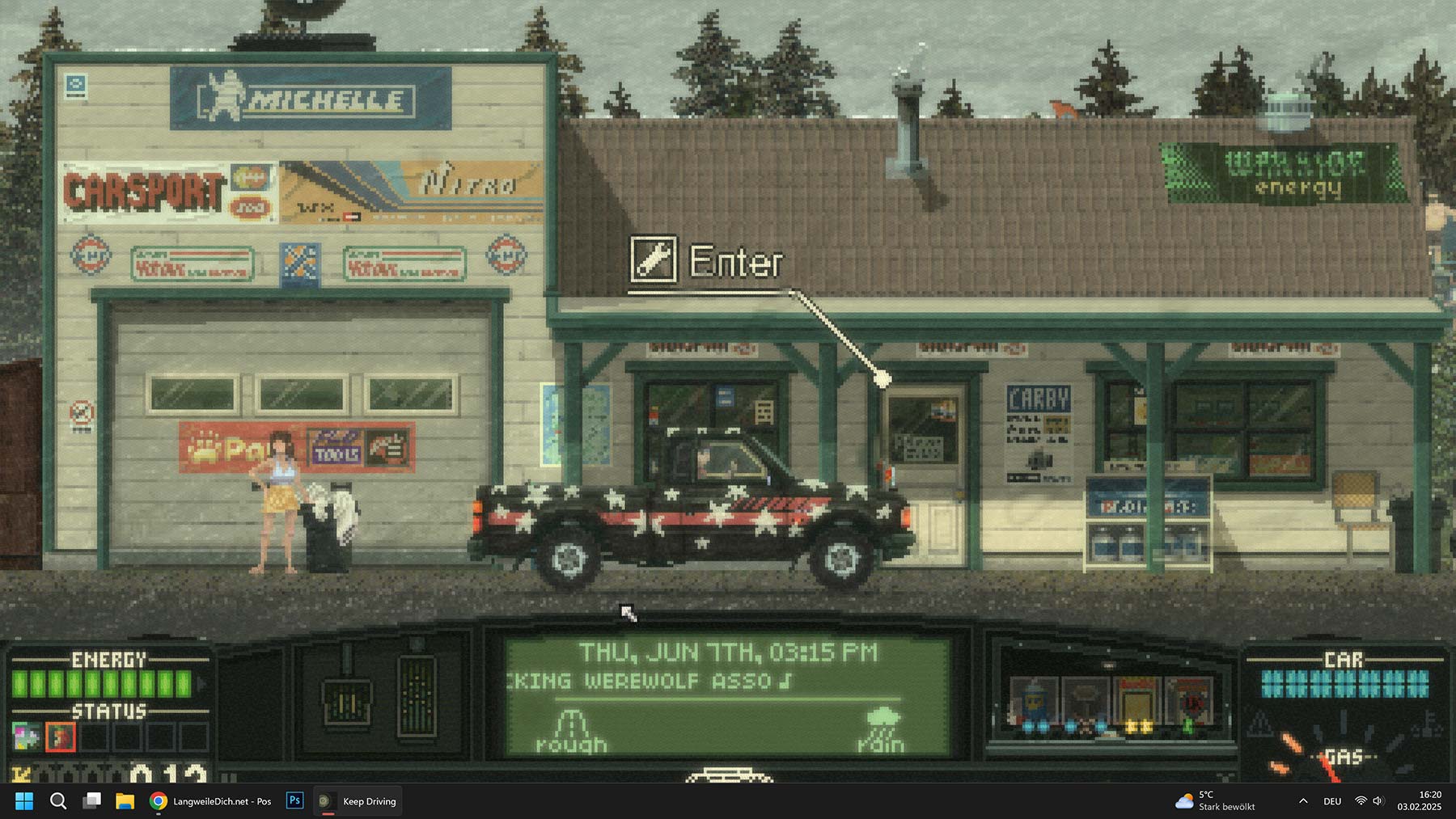The image size is (1456, 819).
Task: Choose the blue character skill card
Action: click(x=1035, y=703)
